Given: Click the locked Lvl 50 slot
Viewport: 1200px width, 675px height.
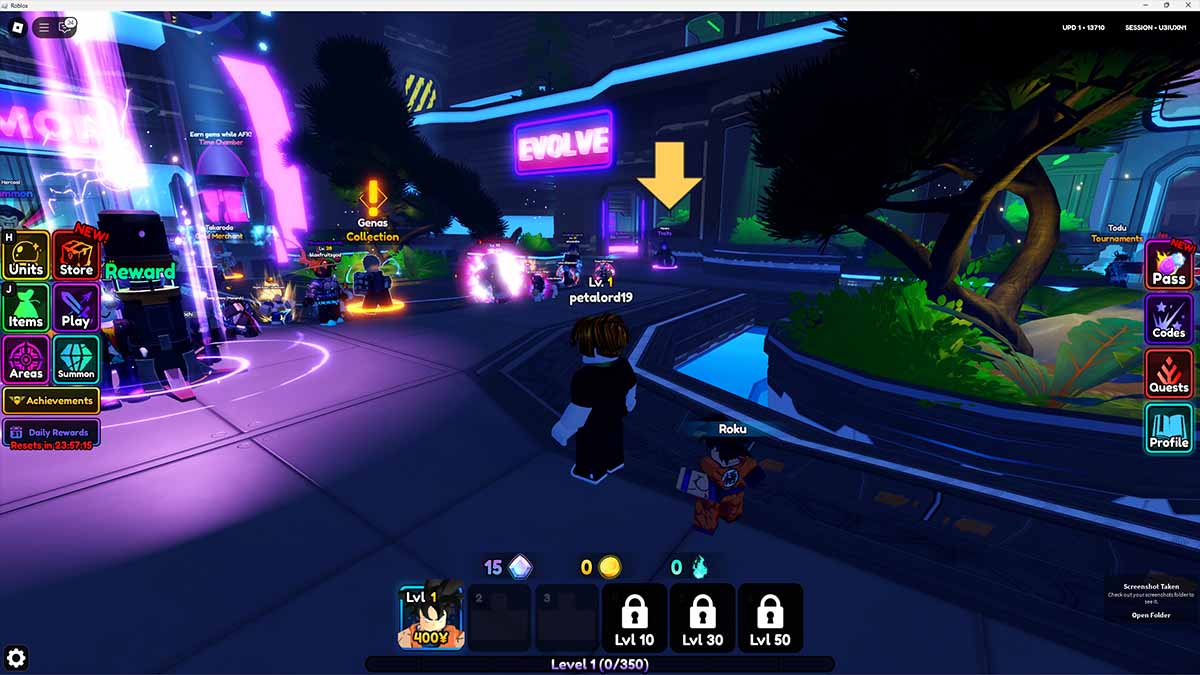Looking at the screenshot, I should pyautogui.click(x=769, y=617).
